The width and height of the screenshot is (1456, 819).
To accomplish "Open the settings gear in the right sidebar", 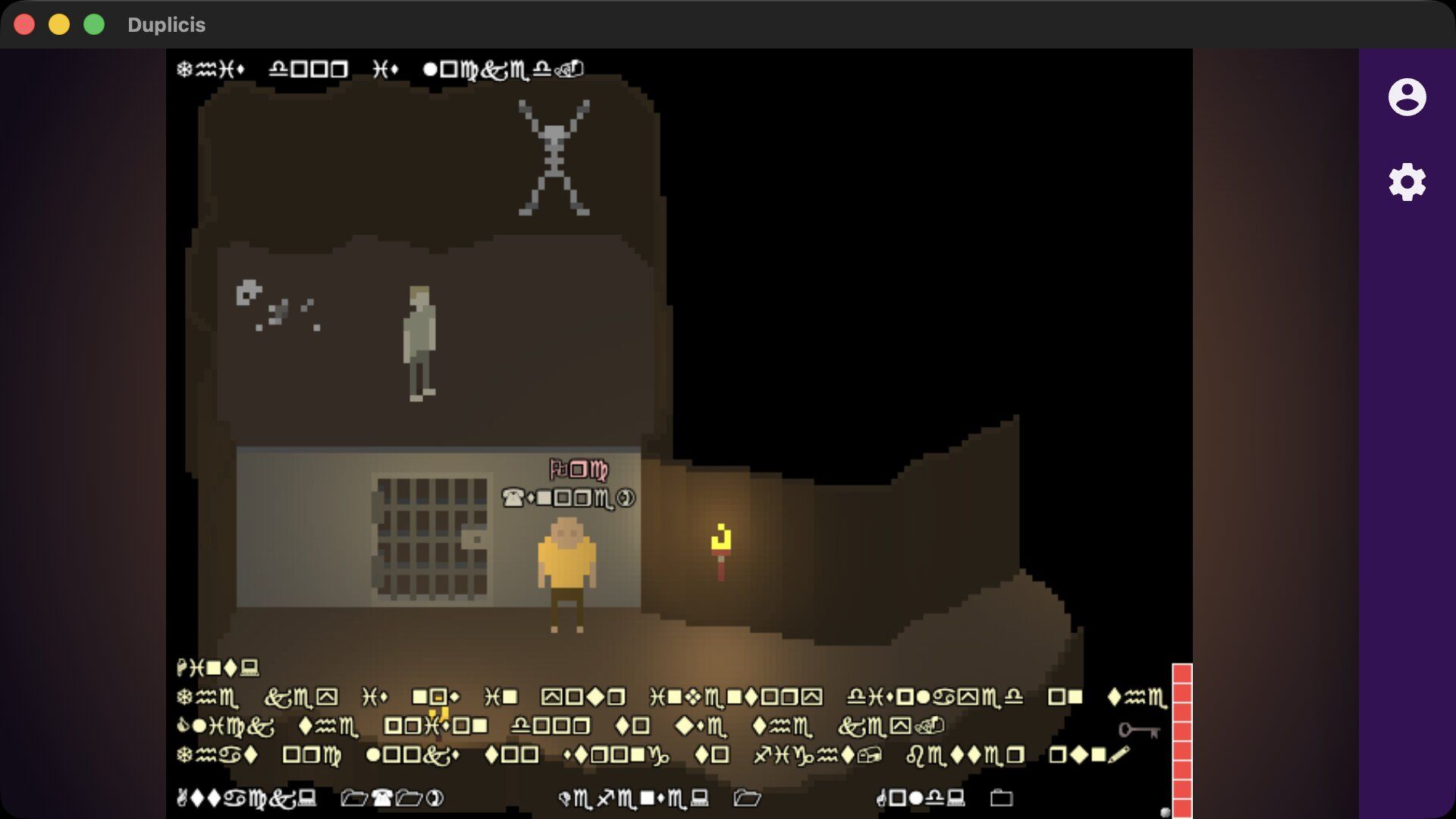I will tap(1407, 180).
